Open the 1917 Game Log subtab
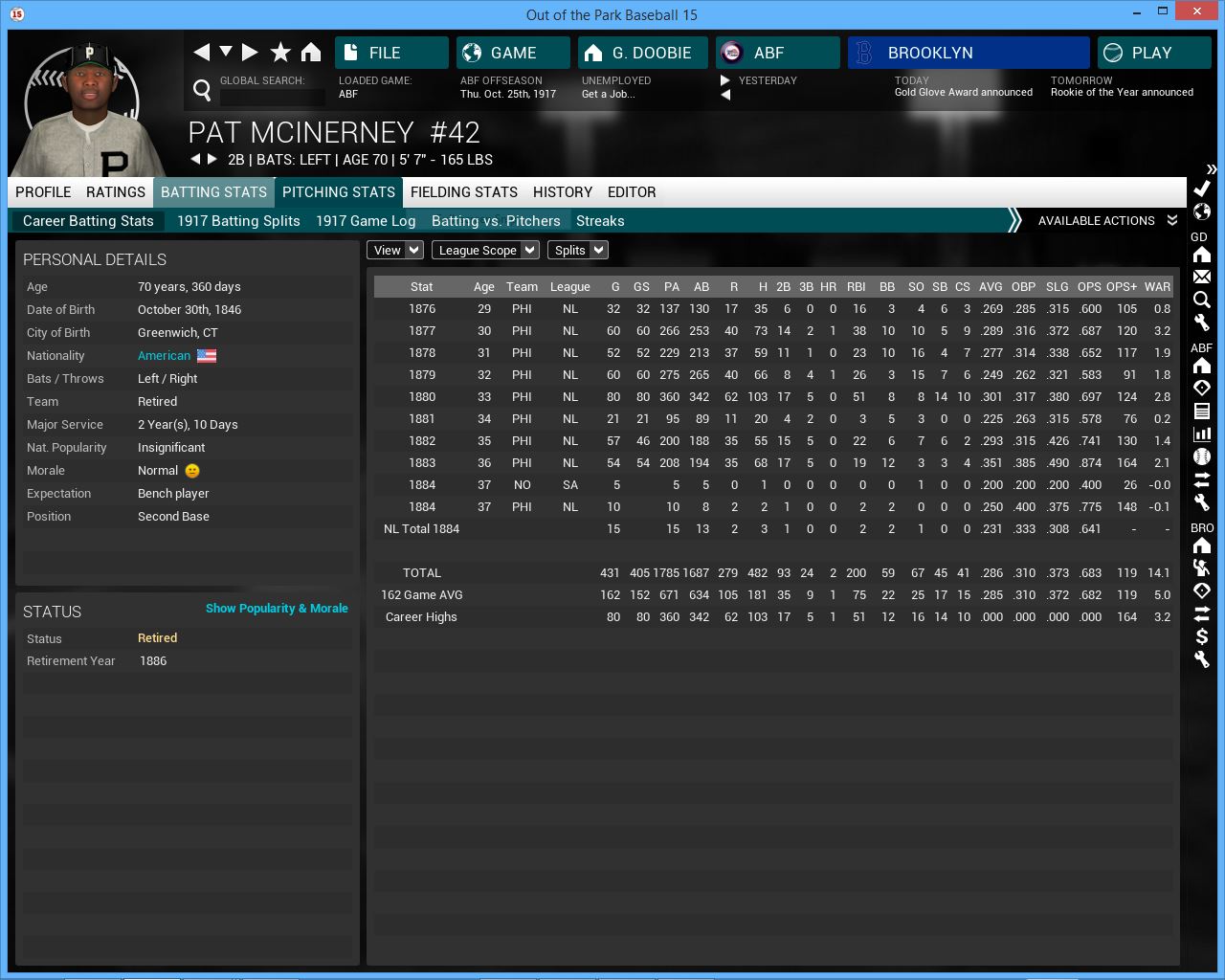The image size is (1225, 980). coord(366,221)
